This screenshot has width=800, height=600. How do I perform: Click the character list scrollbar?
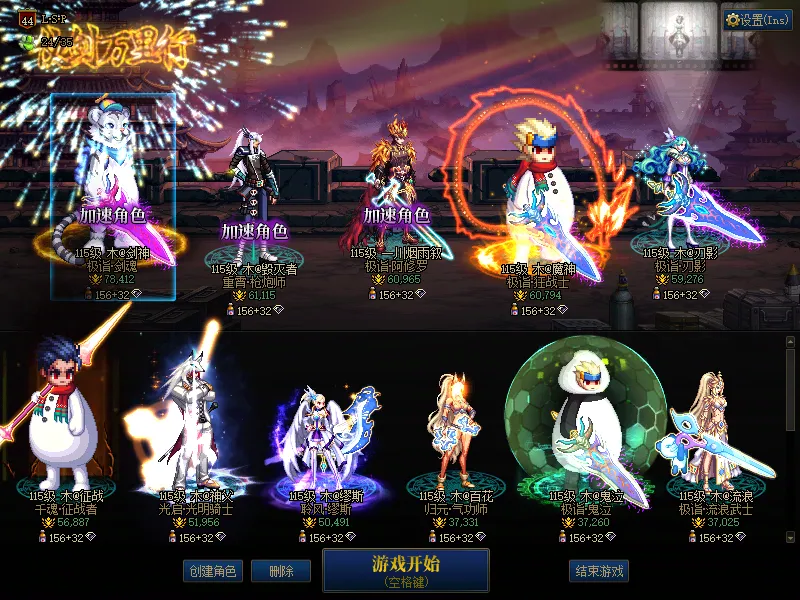pyautogui.click(x=791, y=390)
